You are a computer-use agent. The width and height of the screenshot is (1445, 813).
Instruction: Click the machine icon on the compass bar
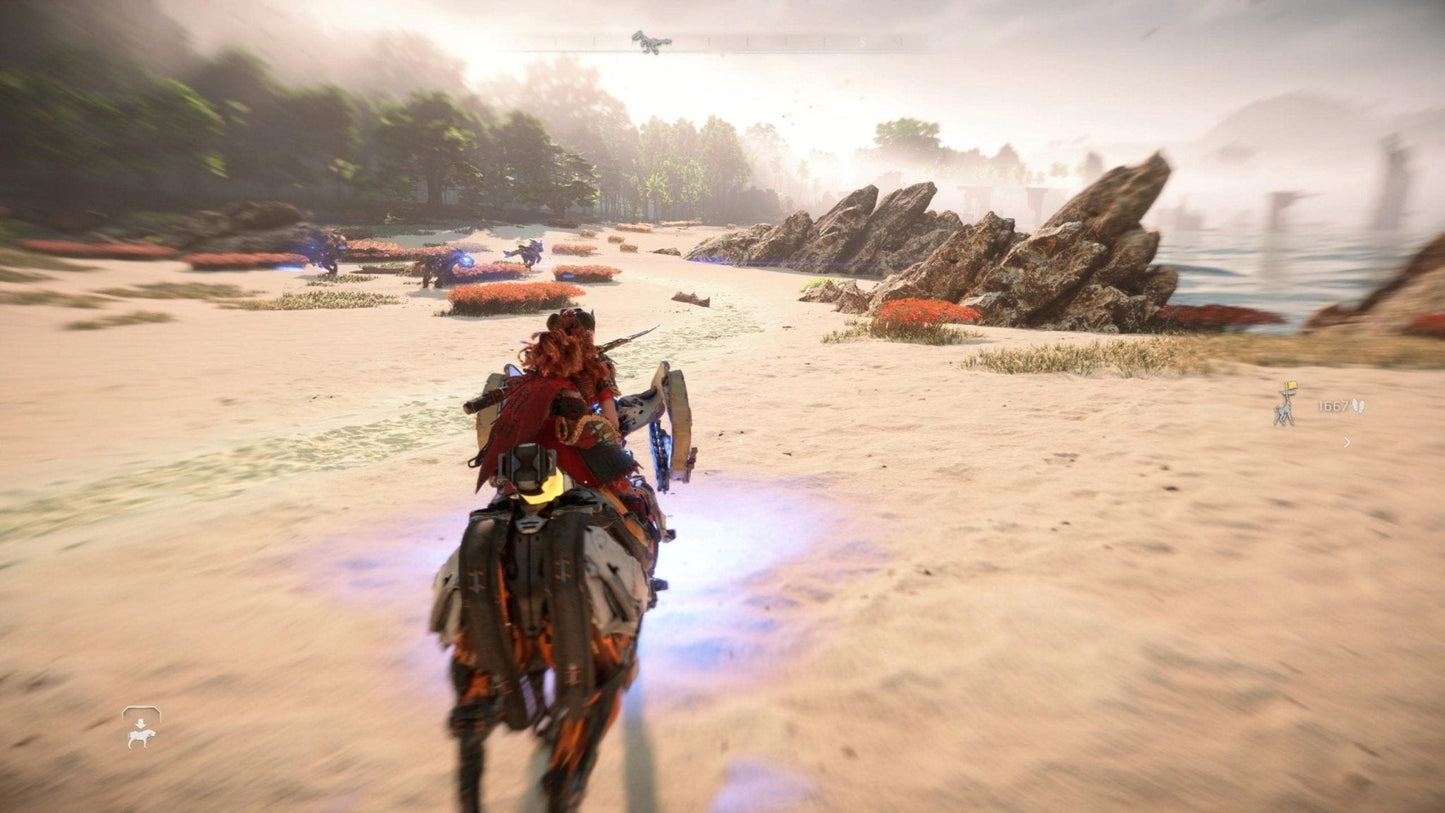(651, 41)
